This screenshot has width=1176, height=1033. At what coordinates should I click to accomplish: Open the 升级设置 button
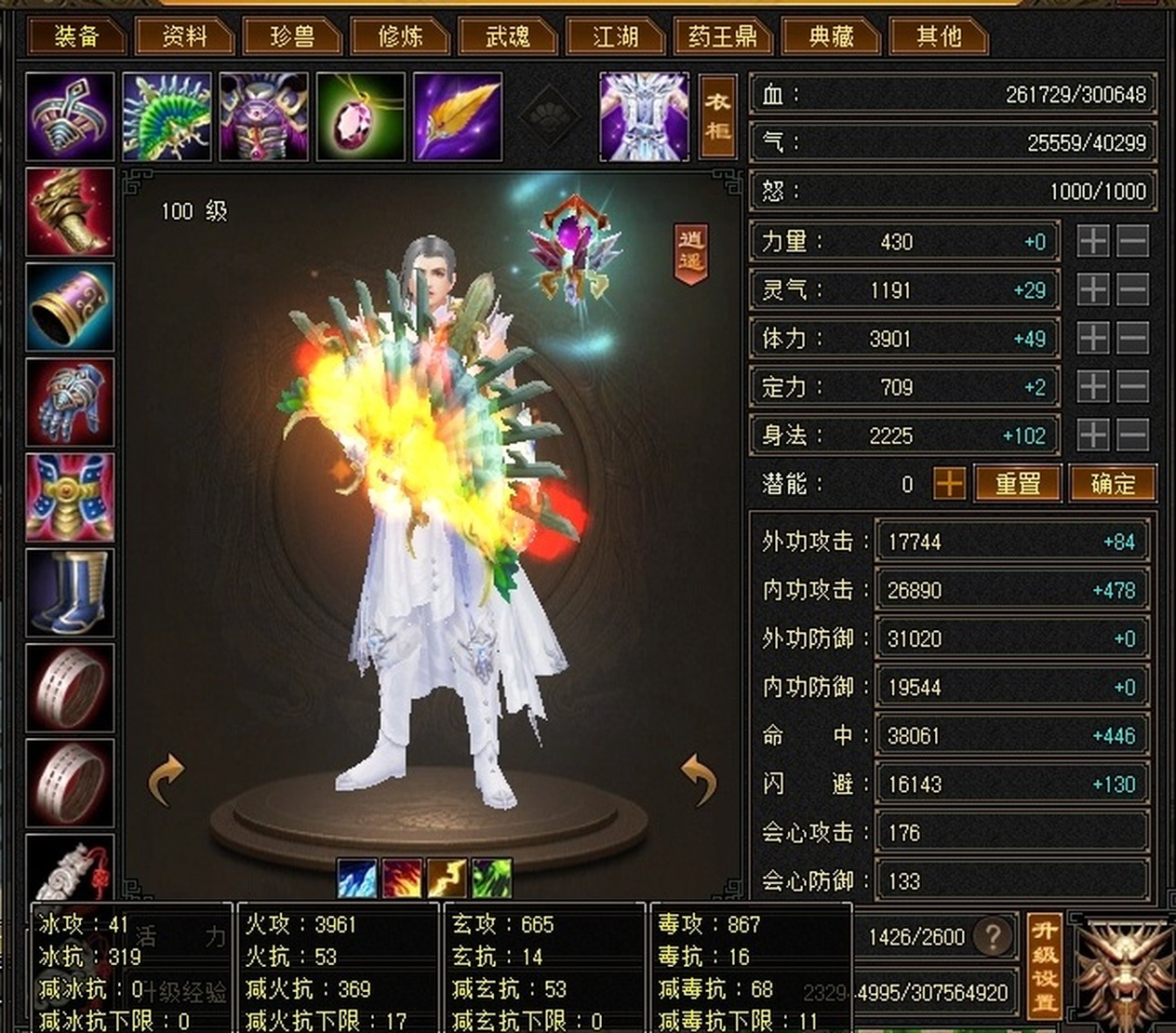pos(1045,964)
